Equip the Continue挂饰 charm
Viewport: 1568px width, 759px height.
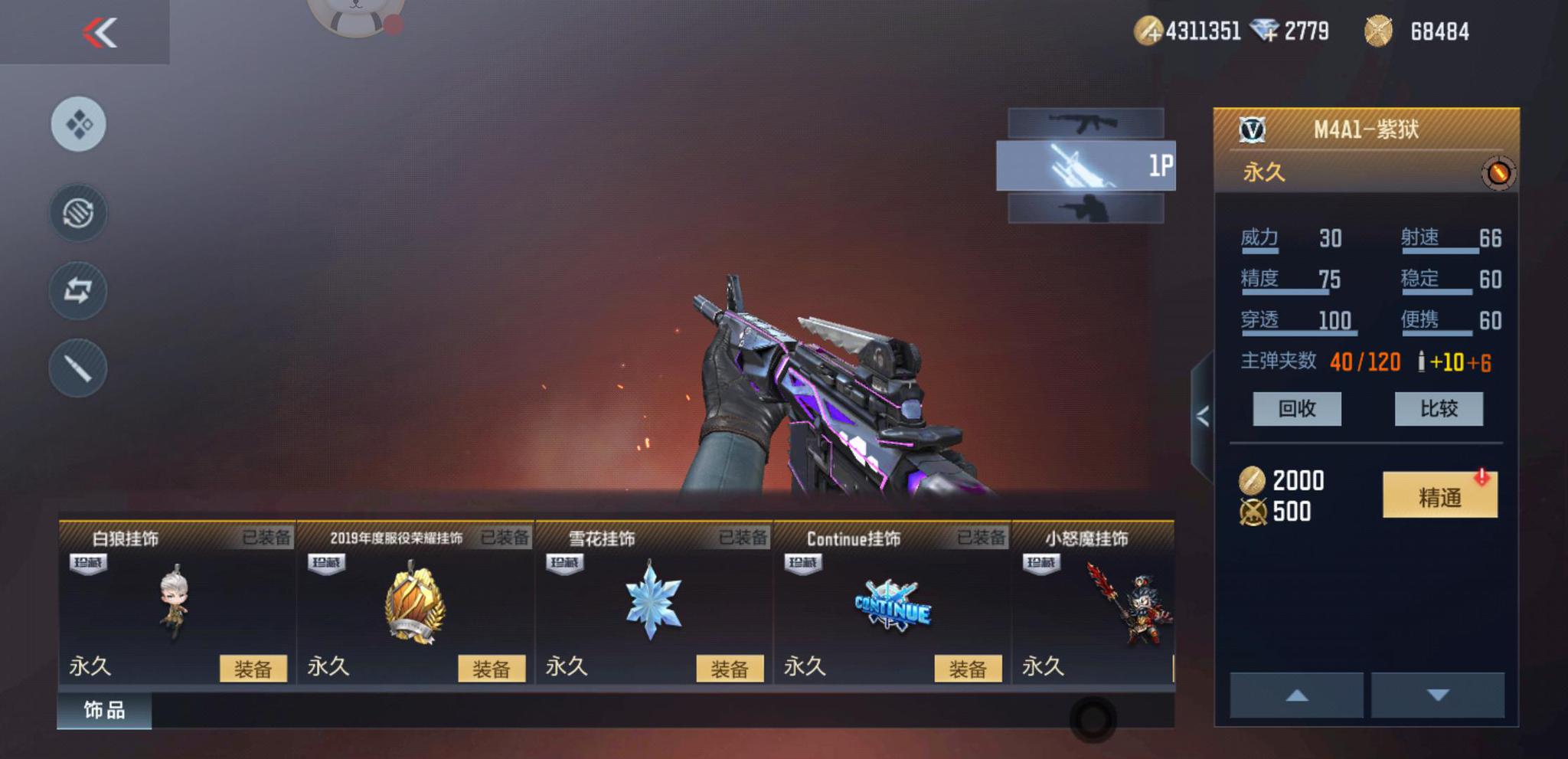pos(967,669)
